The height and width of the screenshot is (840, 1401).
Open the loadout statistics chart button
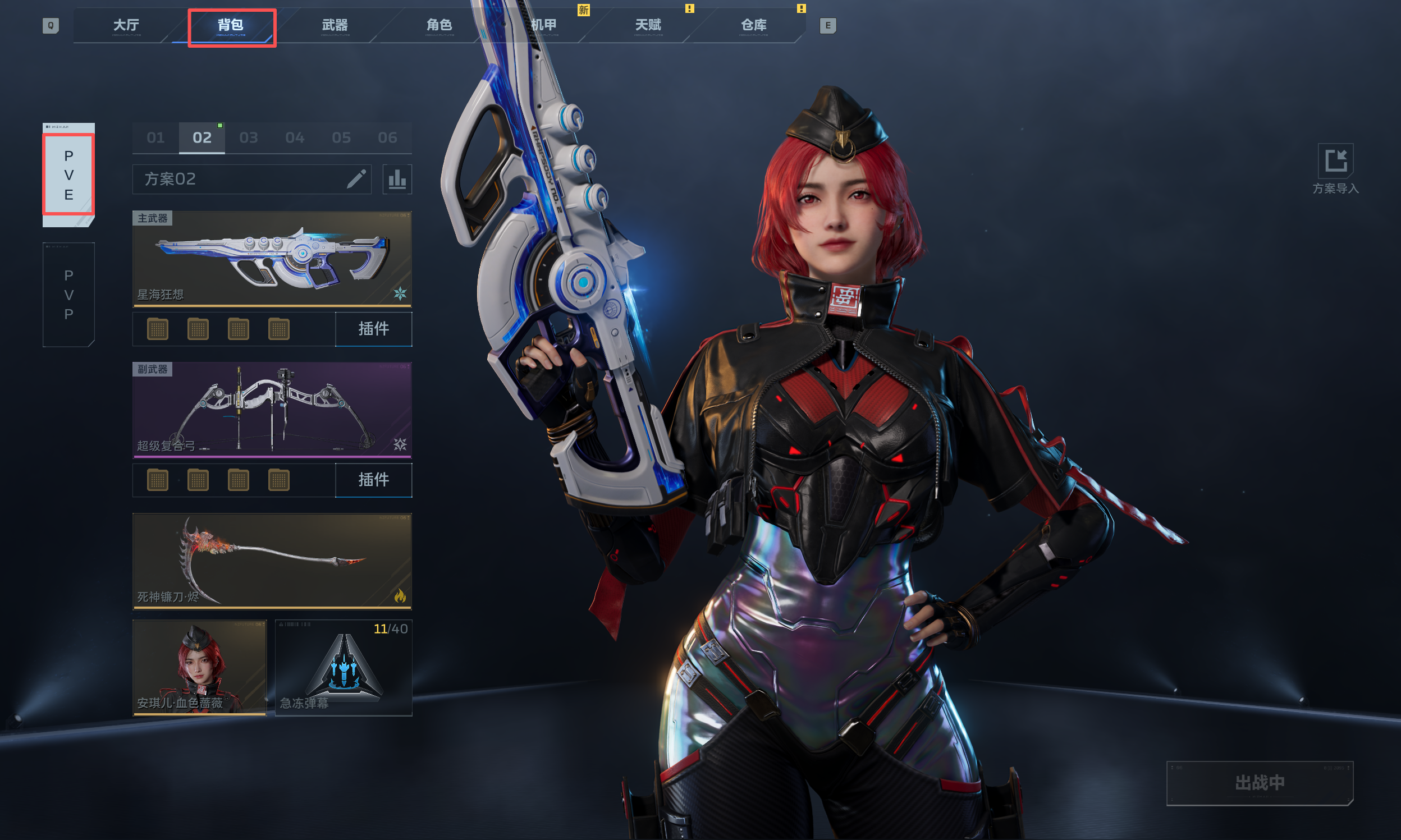397,180
